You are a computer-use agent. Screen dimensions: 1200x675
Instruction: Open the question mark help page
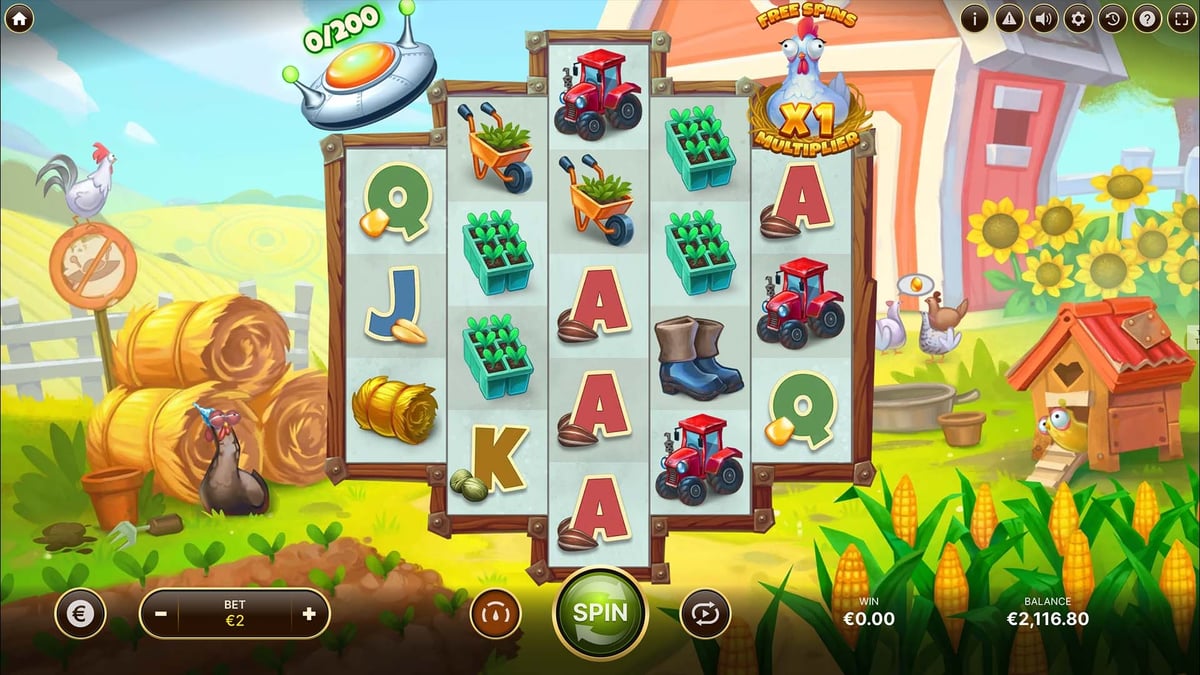pos(1146,18)
